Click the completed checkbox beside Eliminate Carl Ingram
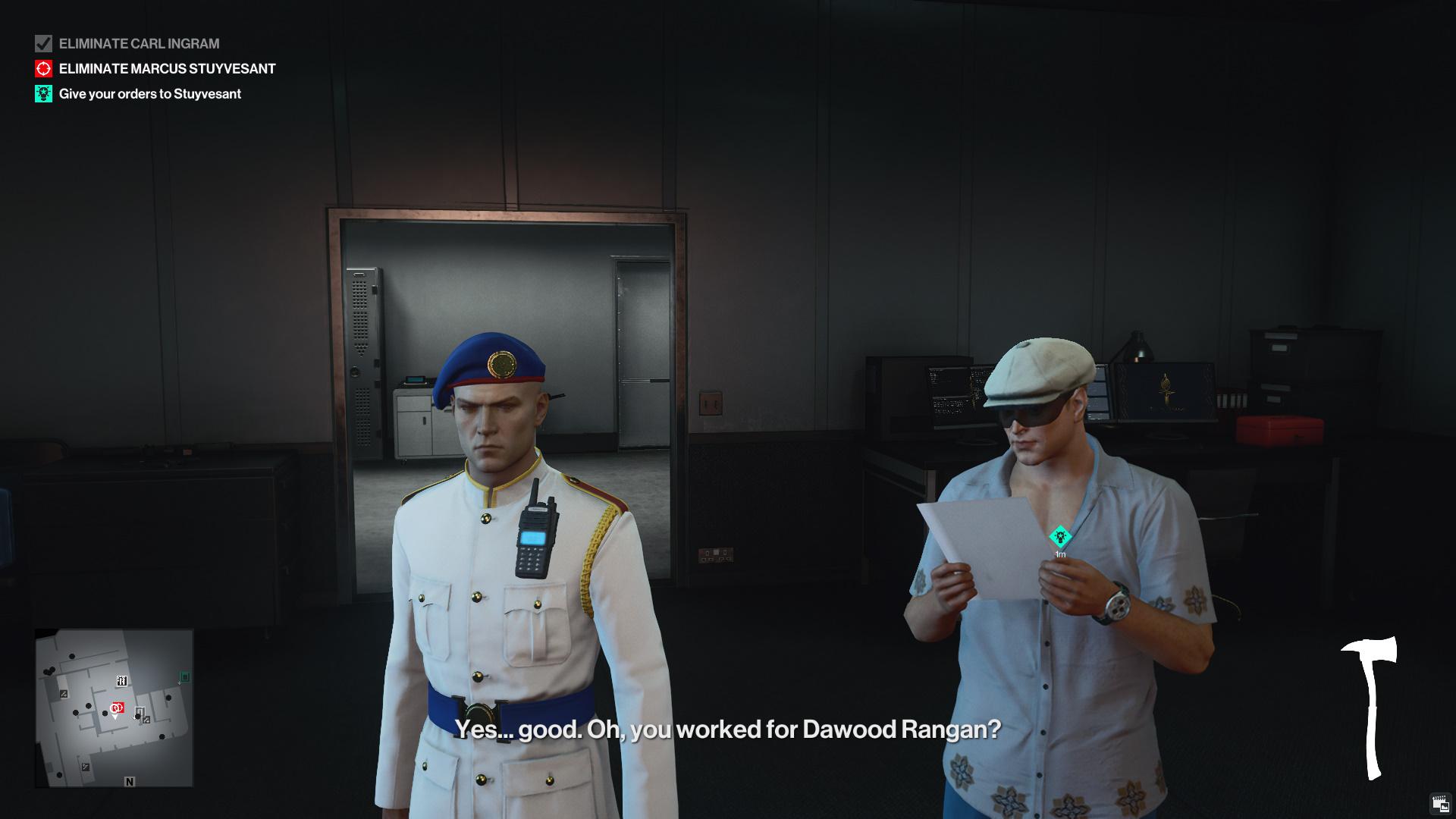The image size is (1456, 819). click(x=43, y=44)
